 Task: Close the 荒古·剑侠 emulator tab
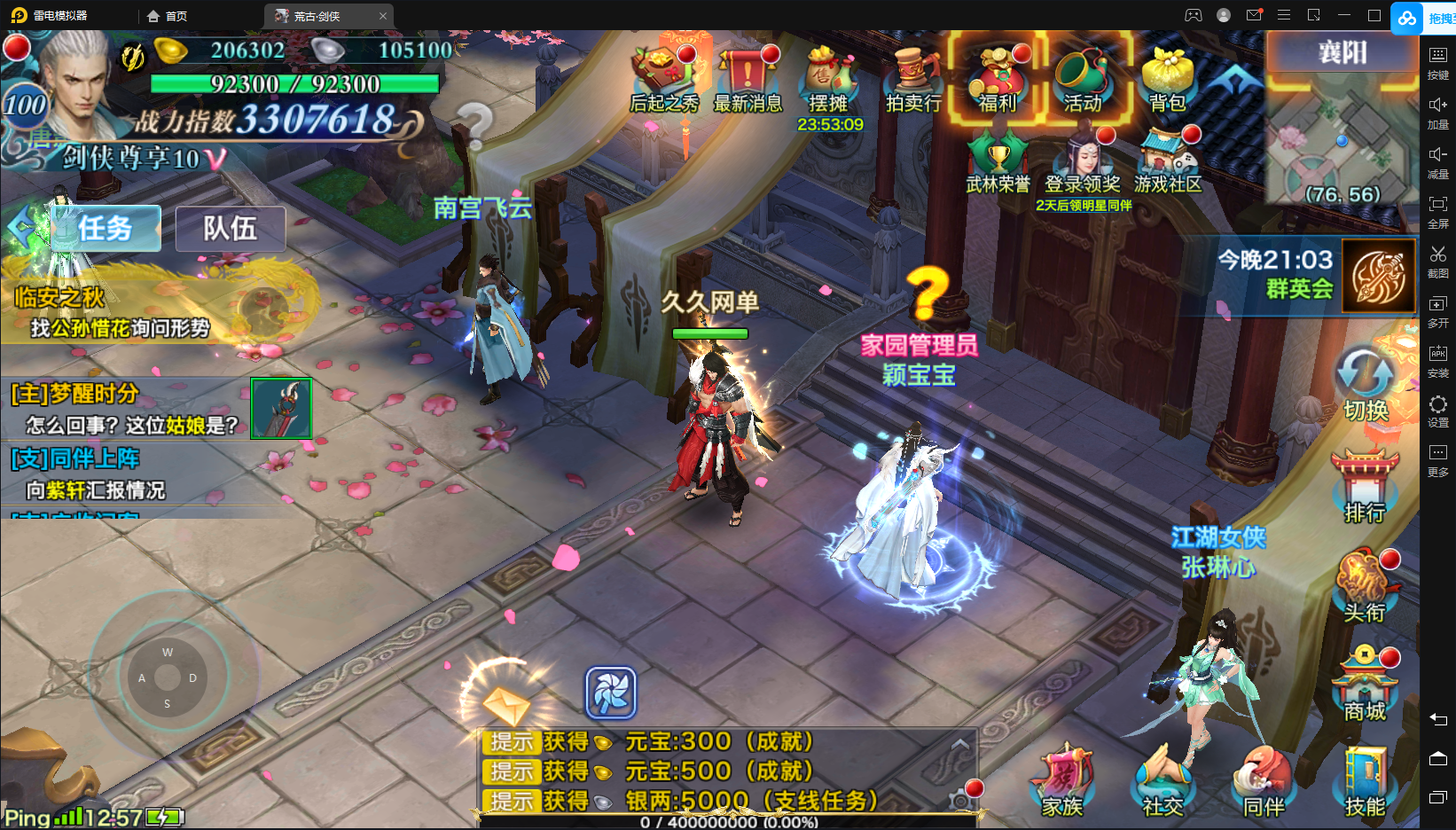click(x=383, y=16)
